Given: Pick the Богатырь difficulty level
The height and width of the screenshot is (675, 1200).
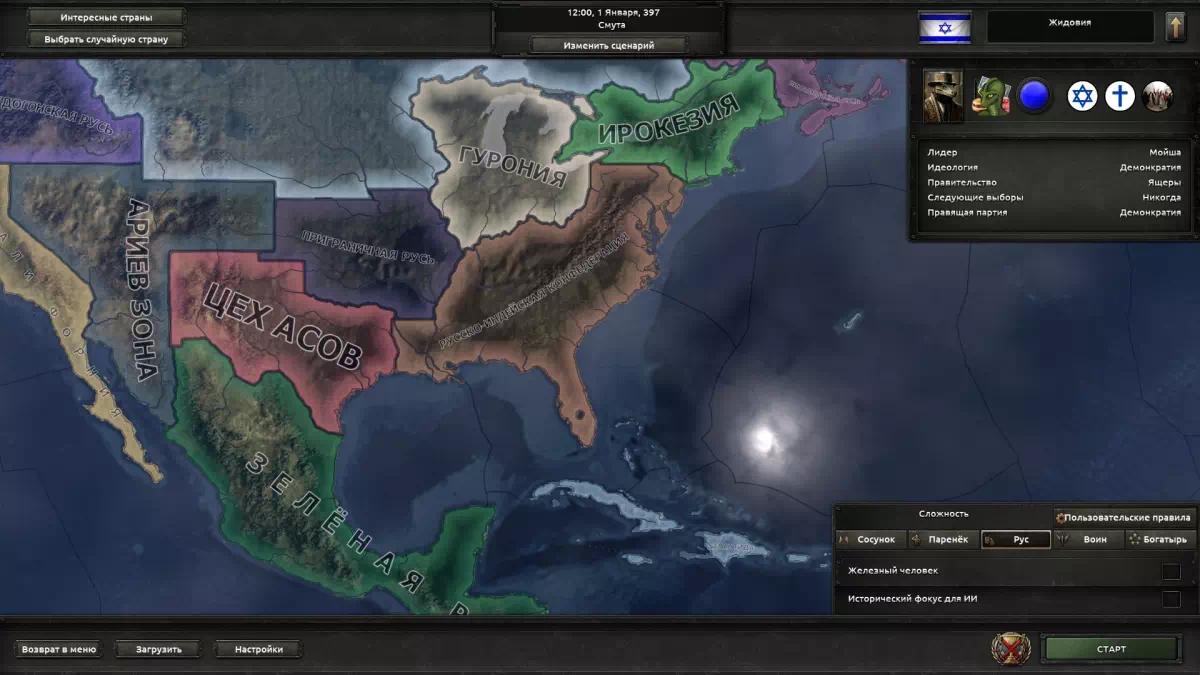Looking at the screenshot, I should (1160, 539).
